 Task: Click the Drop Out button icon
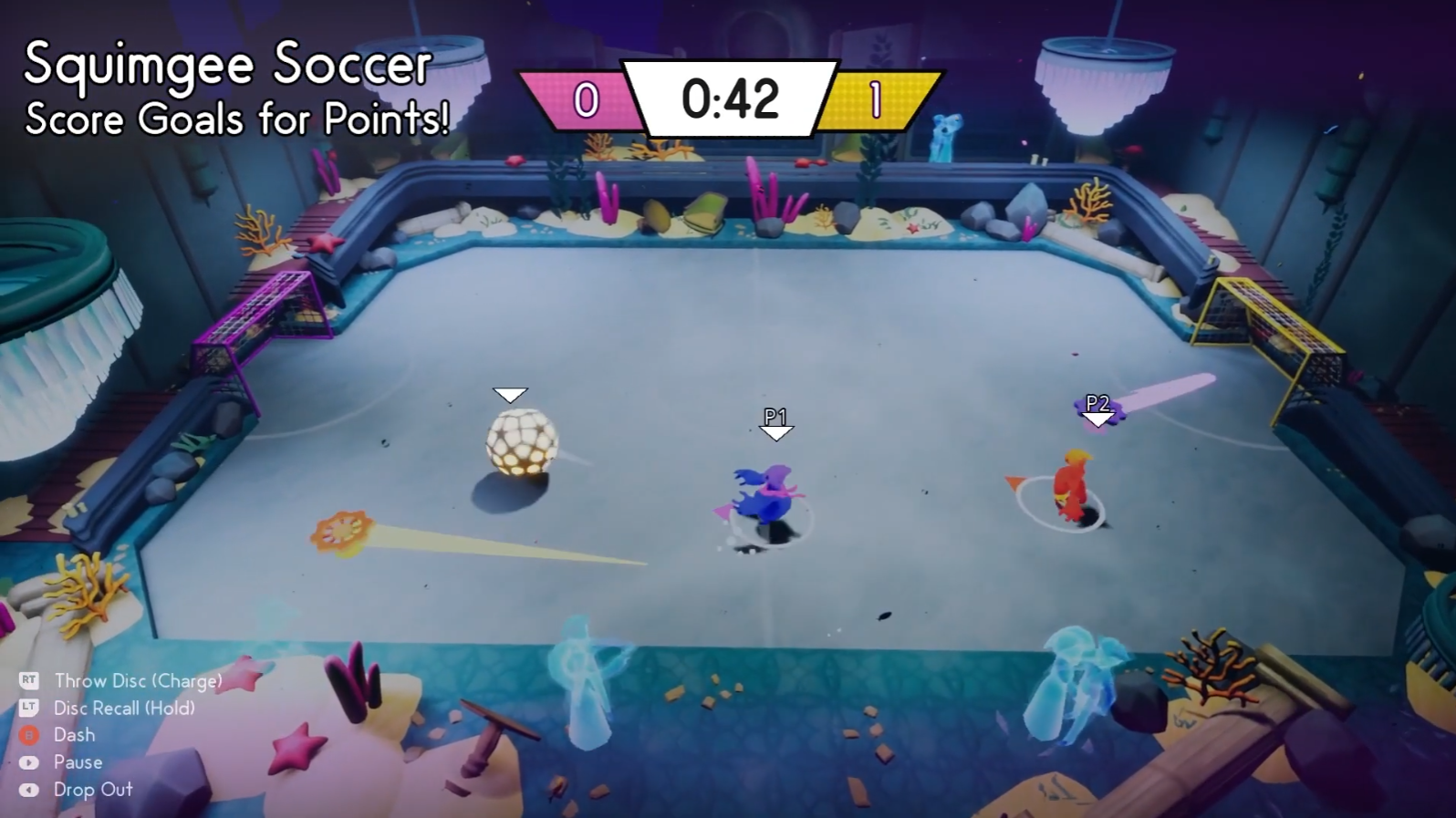[x=27, y=790]
